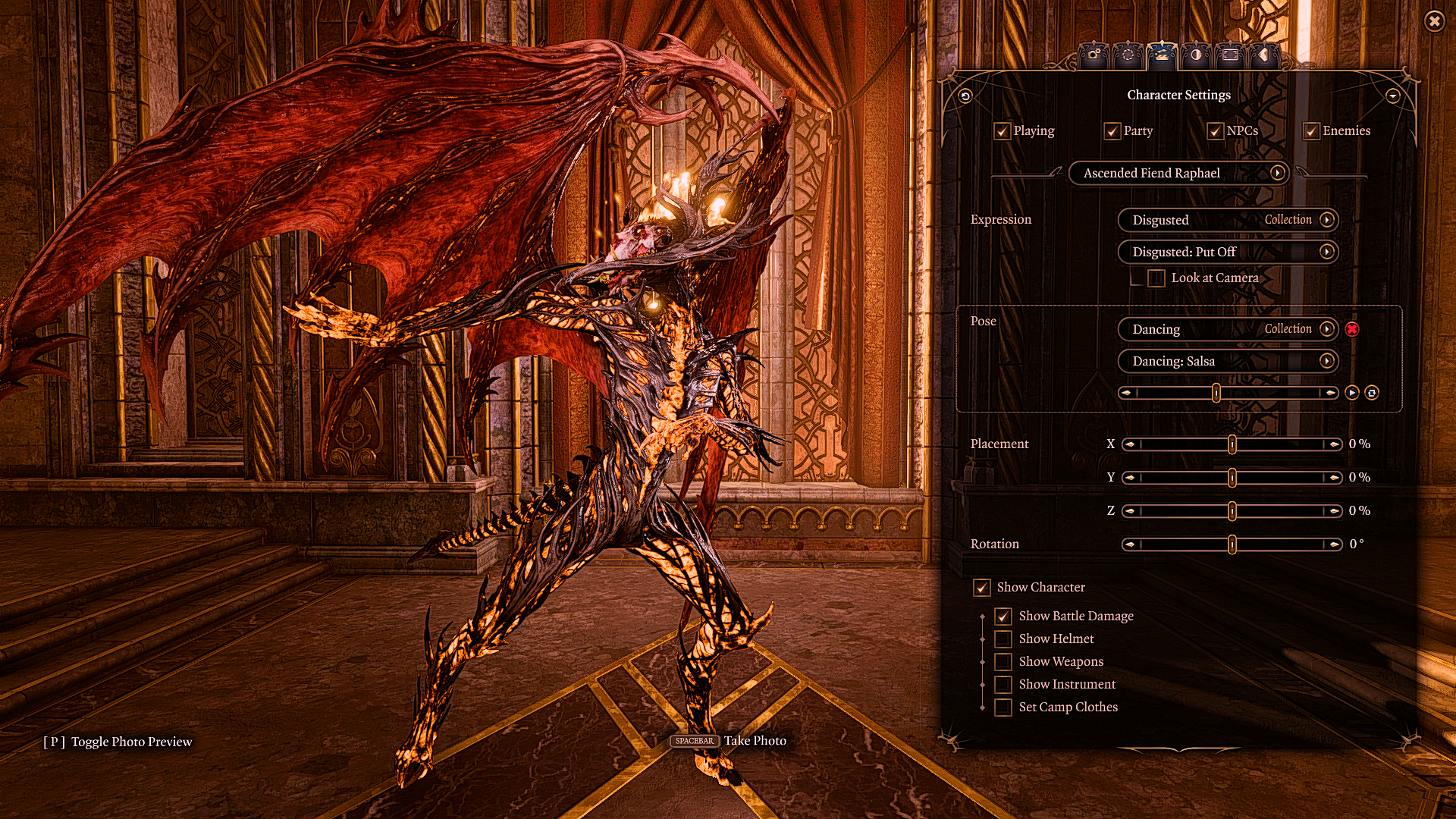The image size is (1456, 819).
Task: Choose a different Dancing: Salsa pose variant
Action: point(1228,361)
